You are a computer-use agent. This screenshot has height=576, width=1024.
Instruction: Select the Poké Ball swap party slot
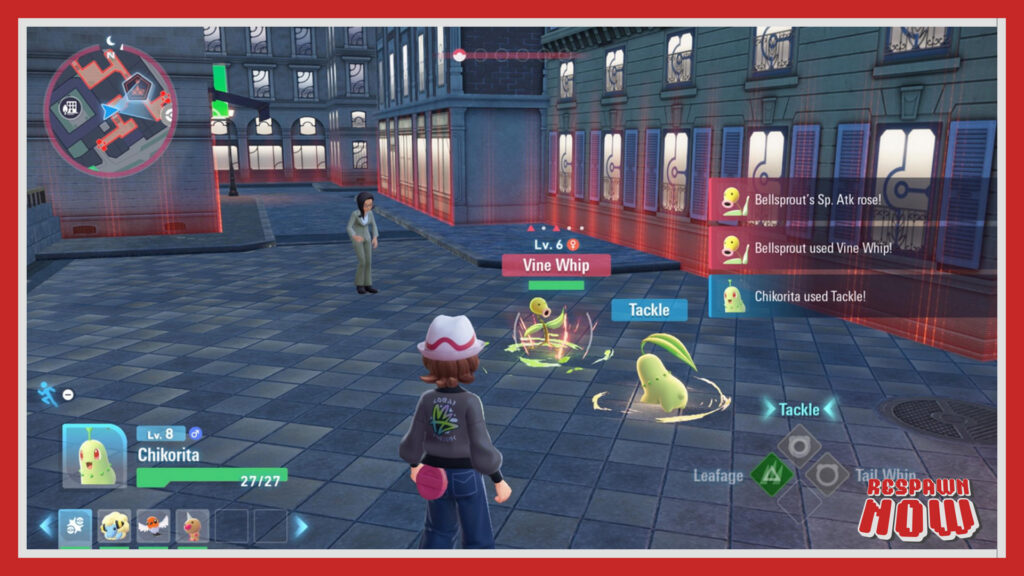click(76, 525)
